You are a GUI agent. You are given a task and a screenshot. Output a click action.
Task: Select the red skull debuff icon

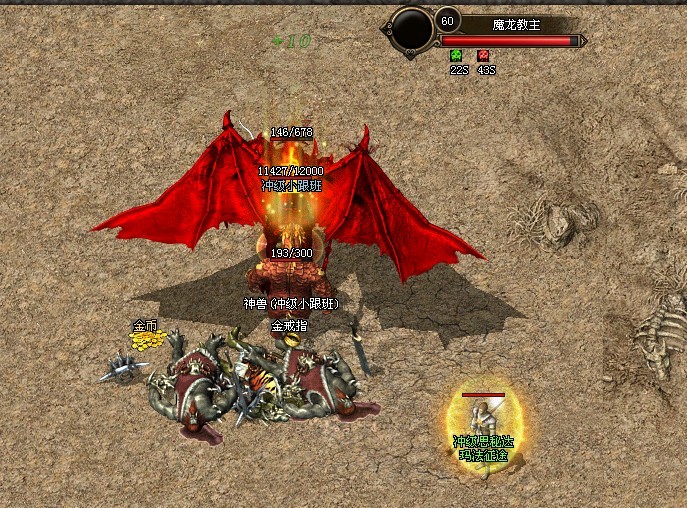[x=484, y=56]
